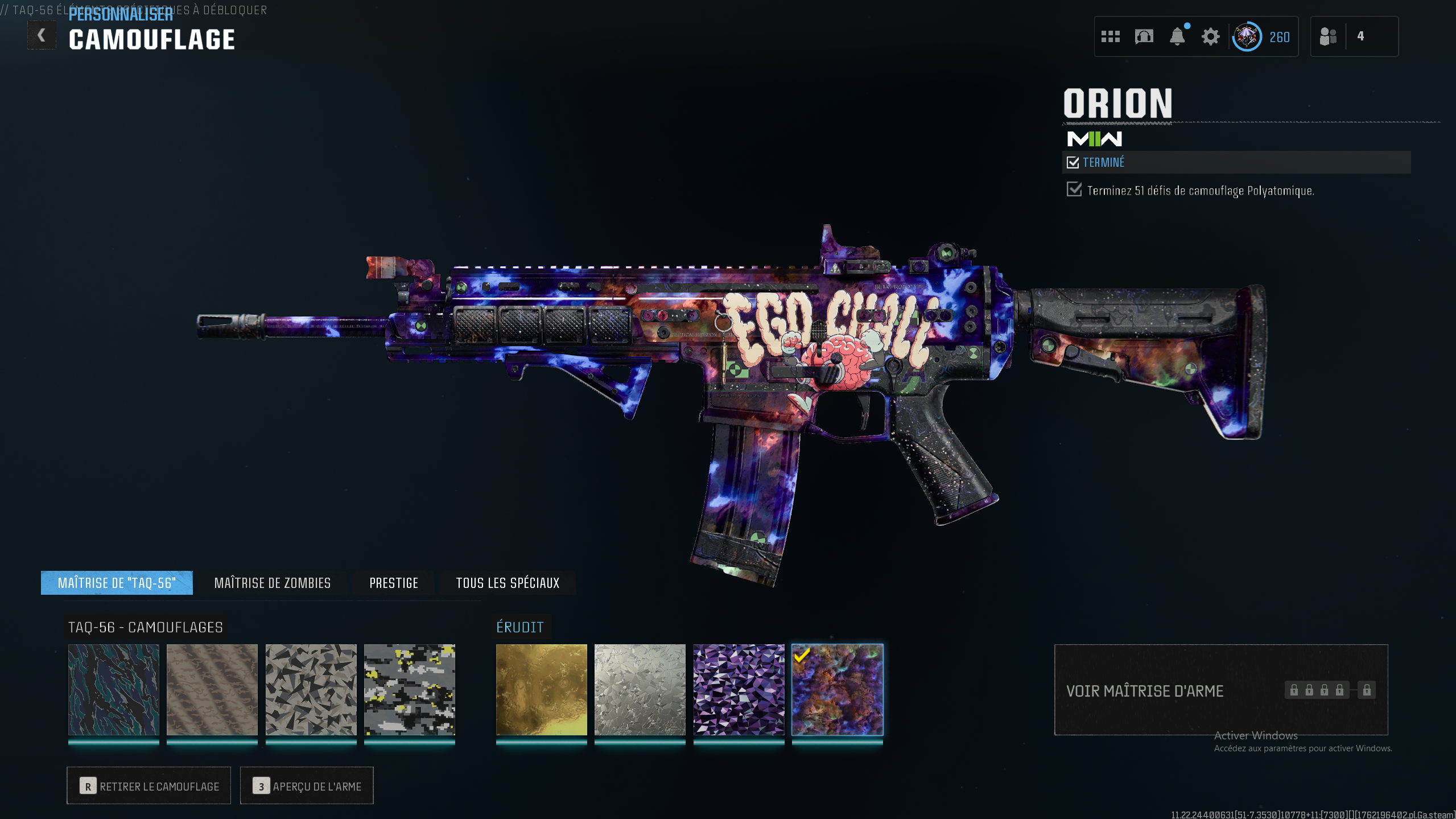1456x819 pixels.
Task: Pick the gray geometric shard camo
Action: click(x=311, y=690)
